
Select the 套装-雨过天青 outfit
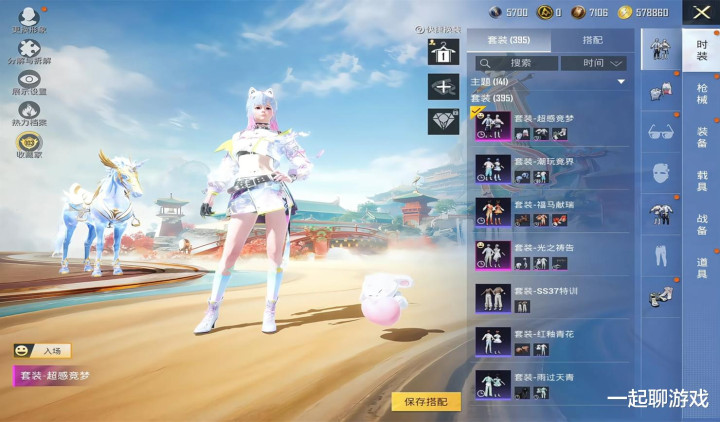(550, 384)
